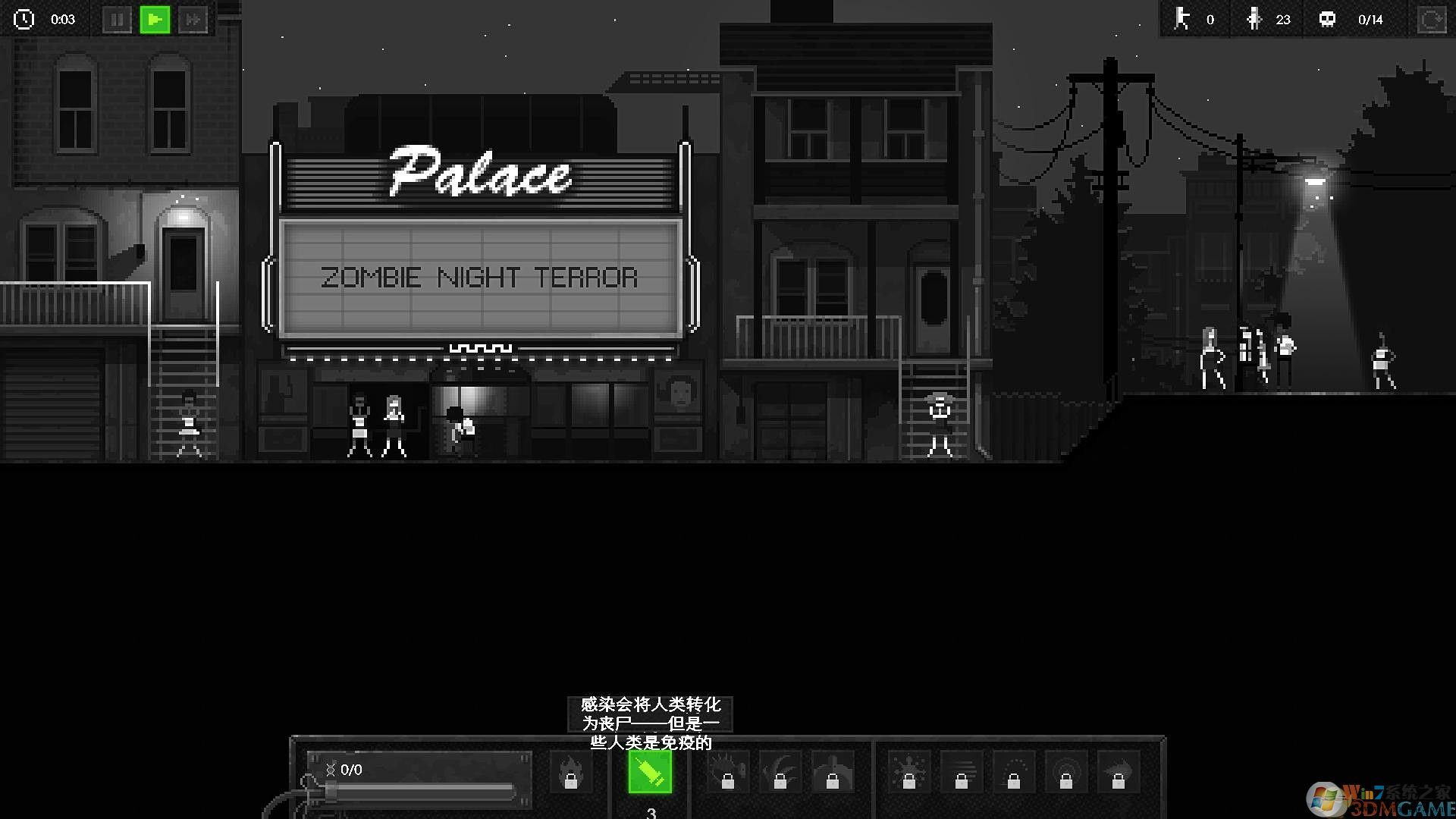The height and width of the screenshot is (819, 1456).
Task: Click the locked claw mutation slot
Action: pyautogui.click(x=781, y=770)
